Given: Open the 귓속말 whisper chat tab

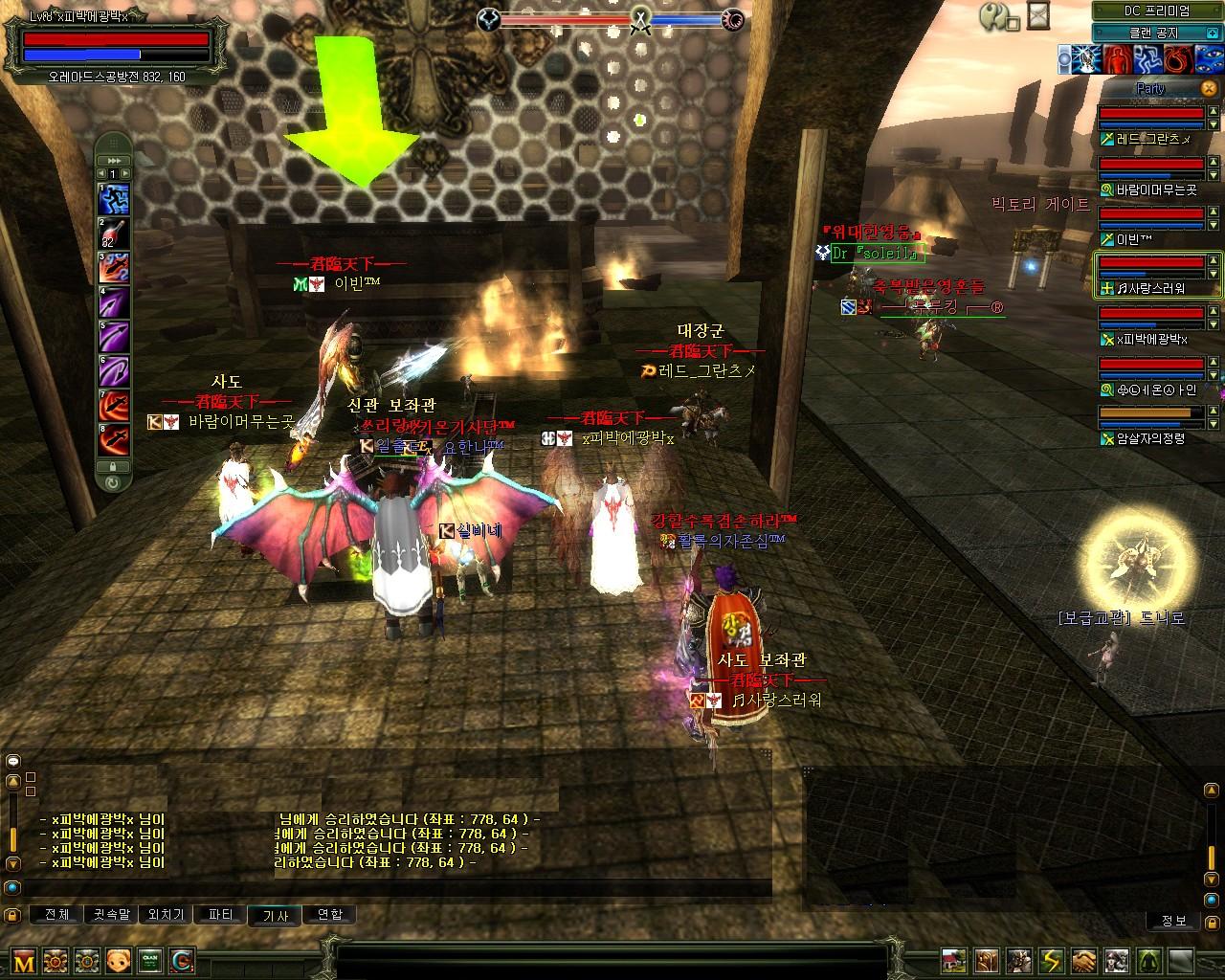Looking at the screenshot, I should coord(111,915).
